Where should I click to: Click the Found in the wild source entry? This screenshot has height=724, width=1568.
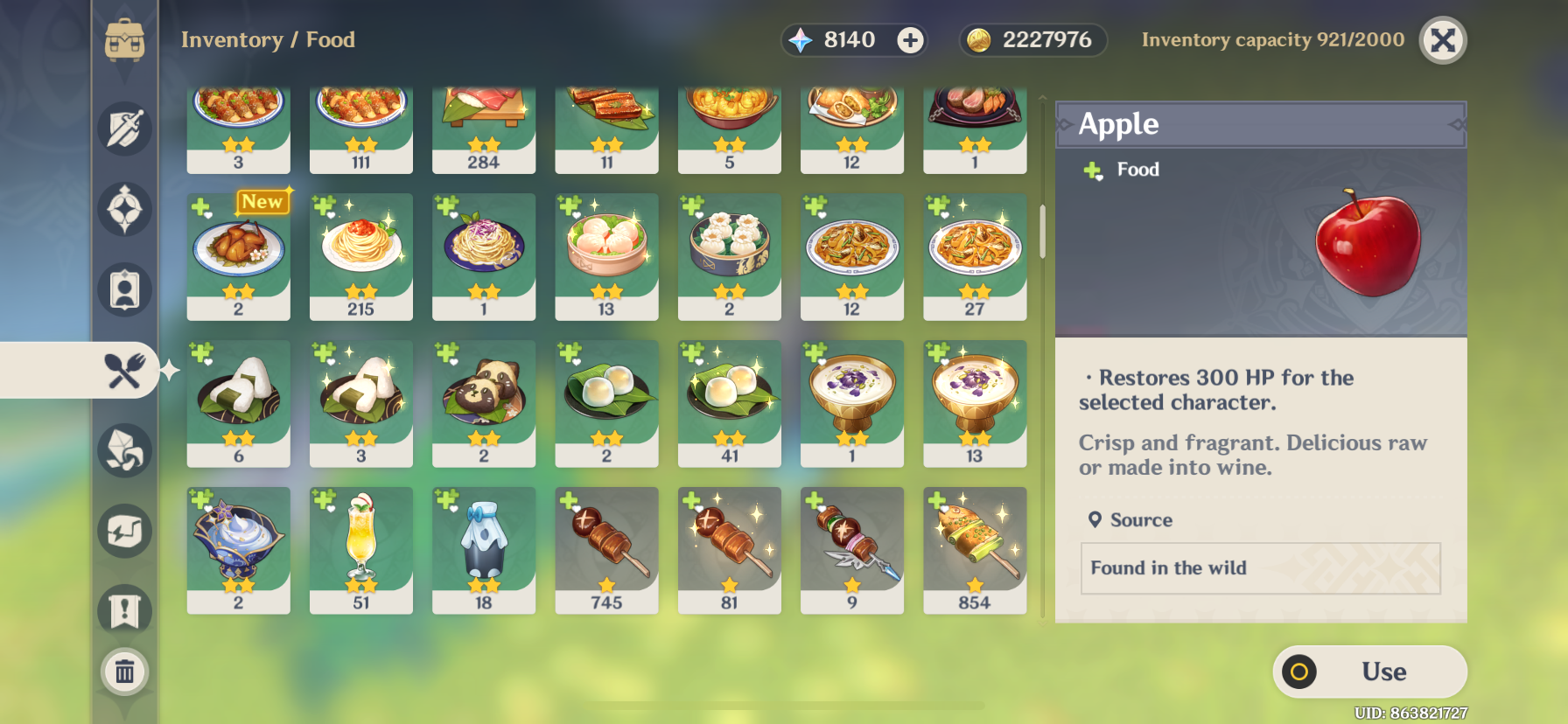[1260, 568]
